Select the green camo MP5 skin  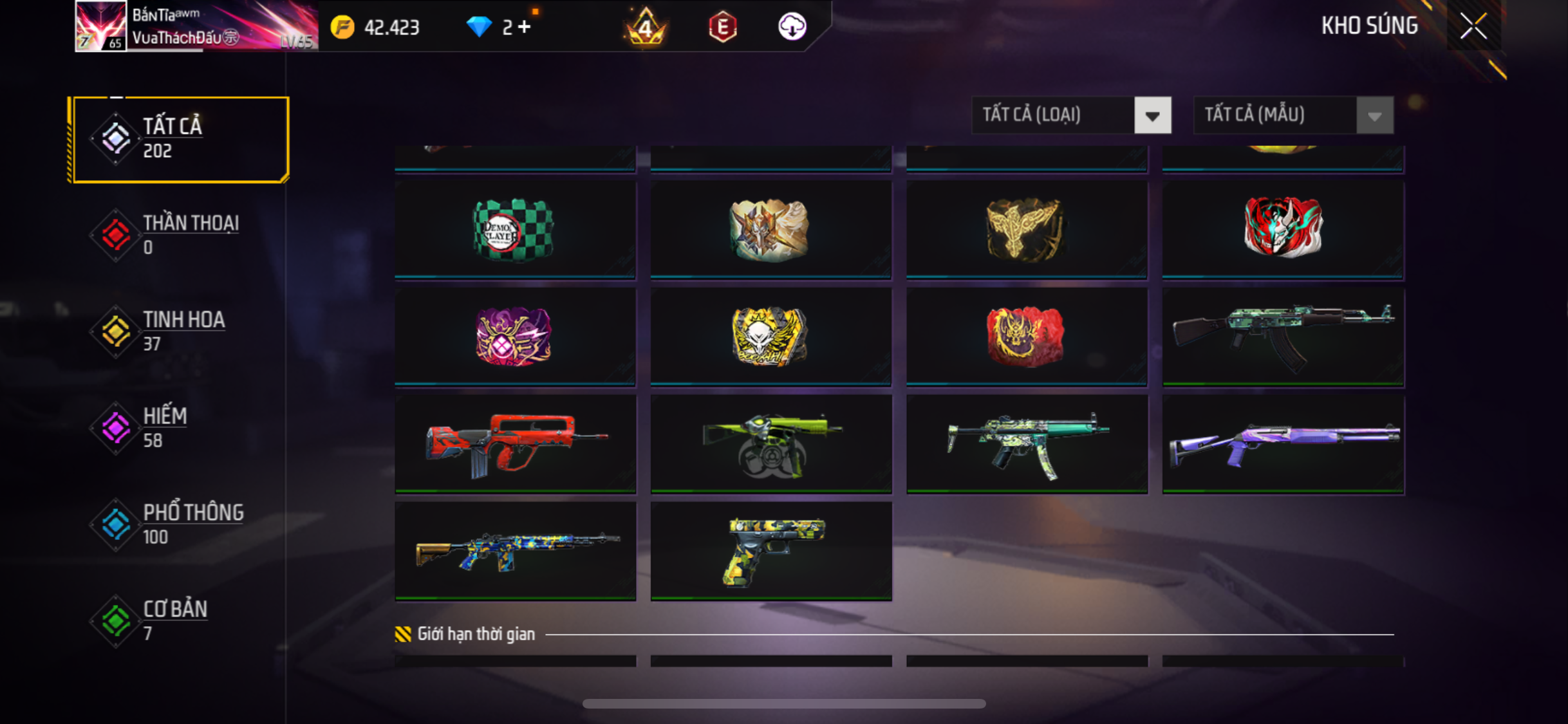(1027, 444)
